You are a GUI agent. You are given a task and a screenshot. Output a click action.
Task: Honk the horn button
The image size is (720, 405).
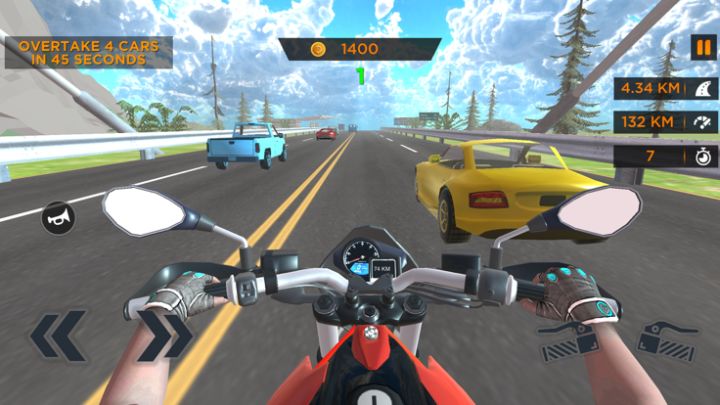(57, 217)
